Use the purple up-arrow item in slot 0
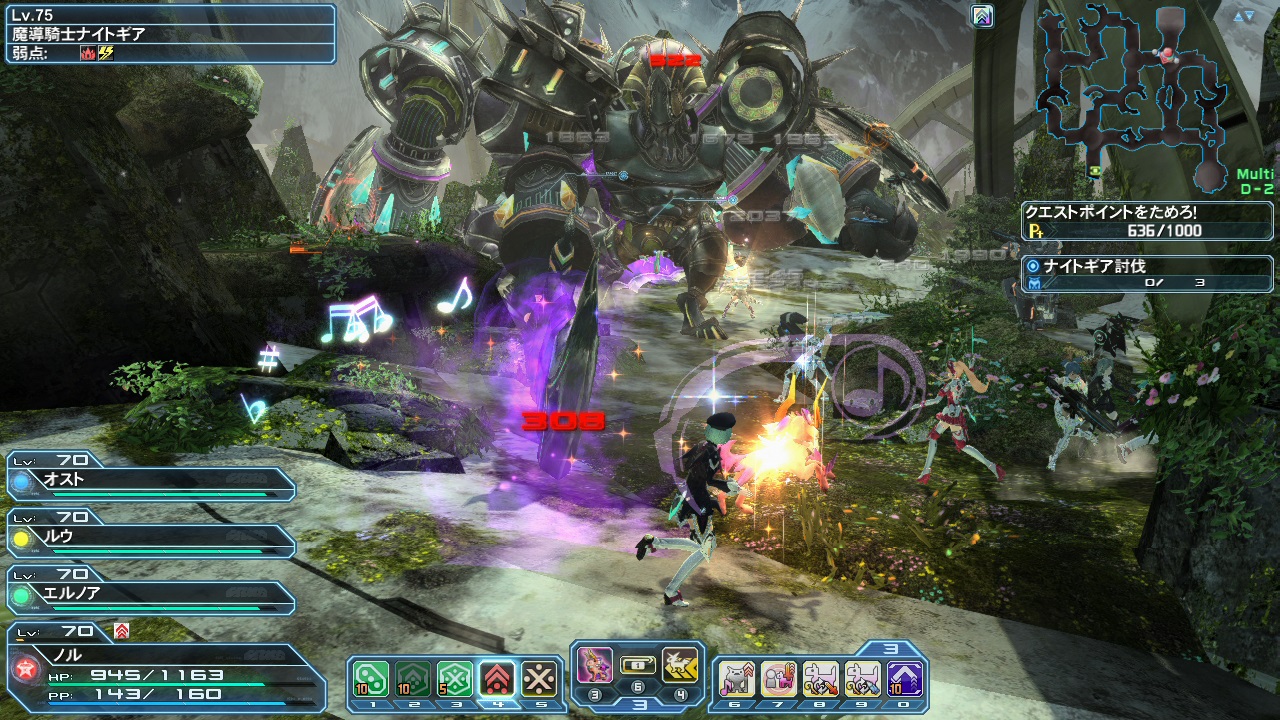Viewport: 1280px width, 720px height. 905,679
